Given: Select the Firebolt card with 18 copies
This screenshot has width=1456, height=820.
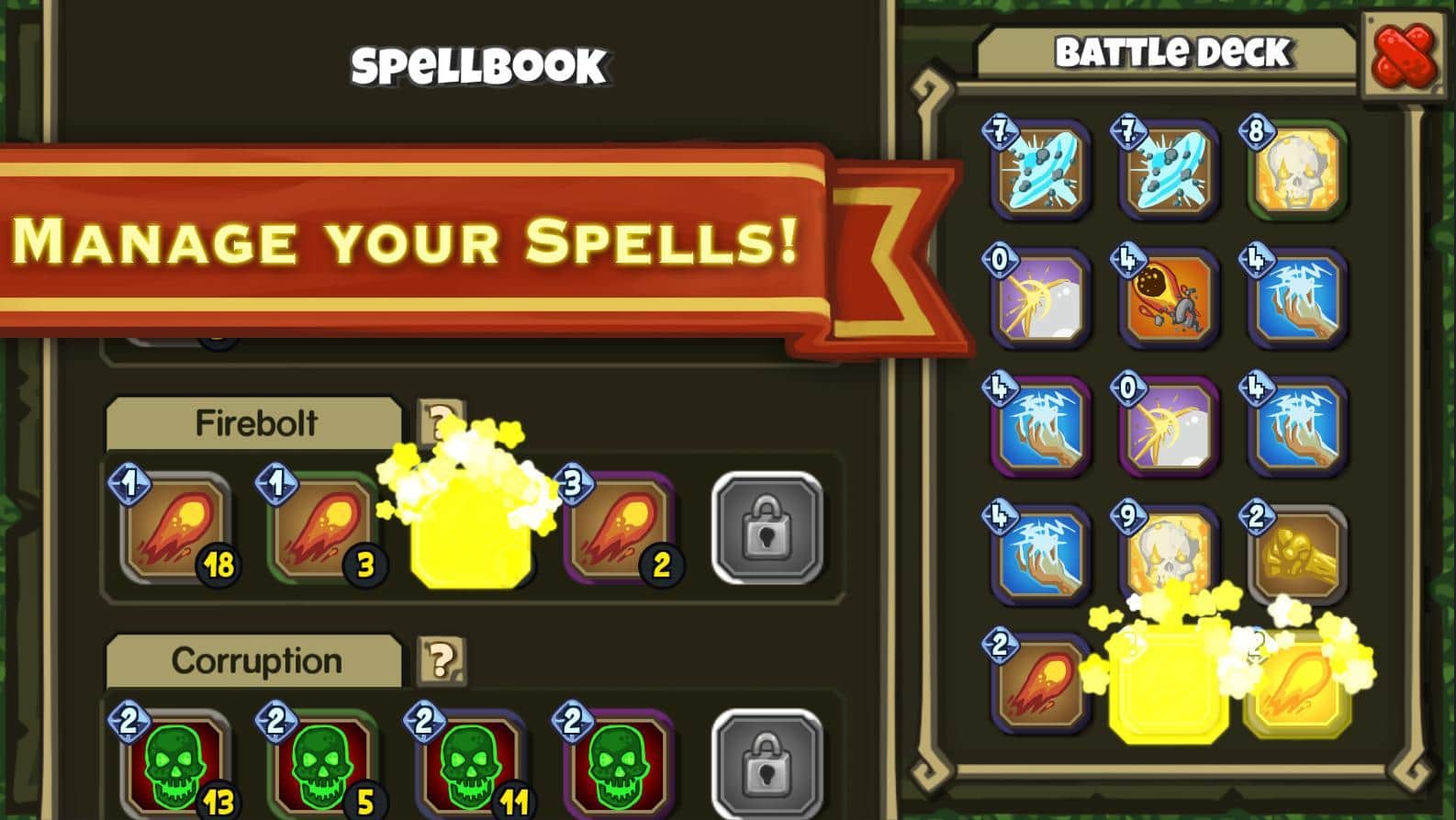Looking at the screenshot, I should pos(176,531).
